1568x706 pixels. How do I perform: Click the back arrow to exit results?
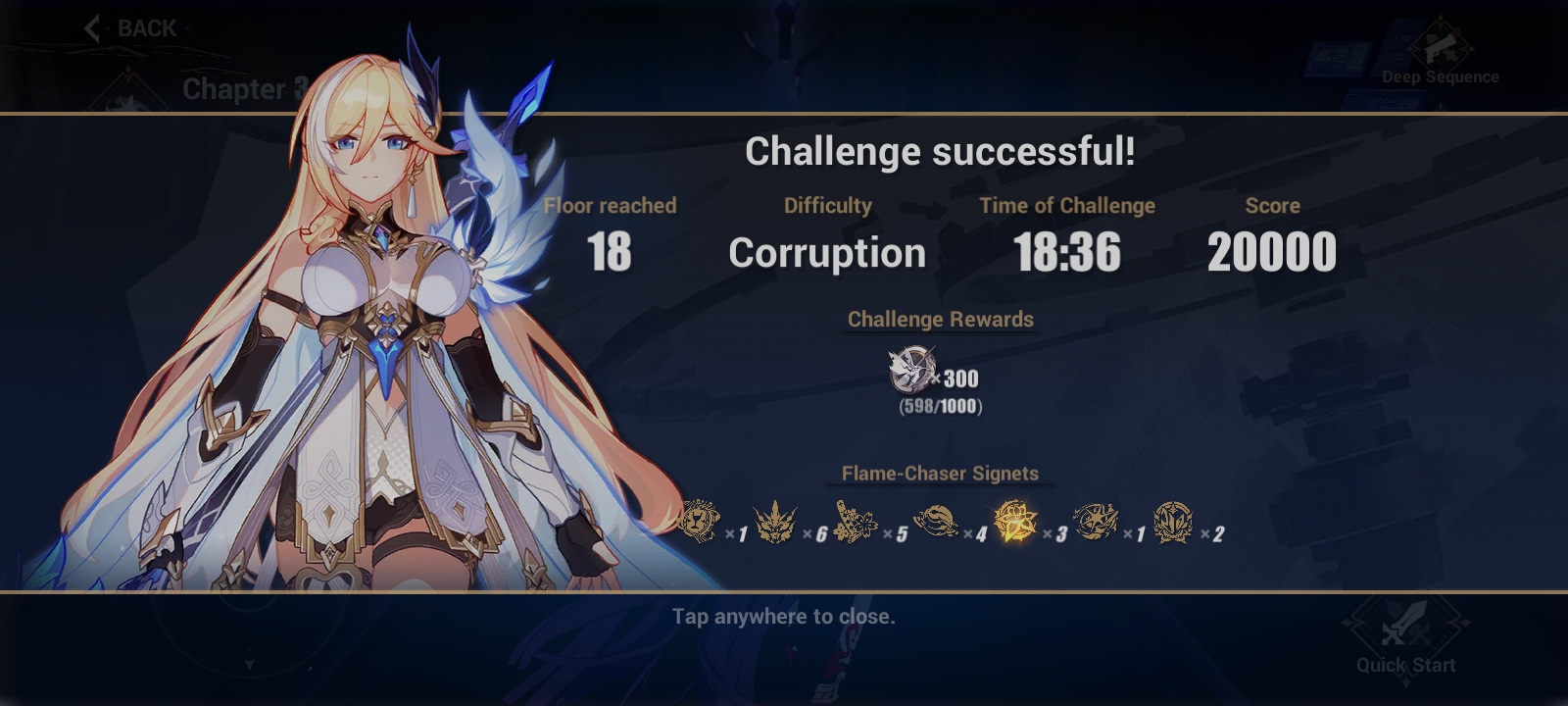point(92,27)
